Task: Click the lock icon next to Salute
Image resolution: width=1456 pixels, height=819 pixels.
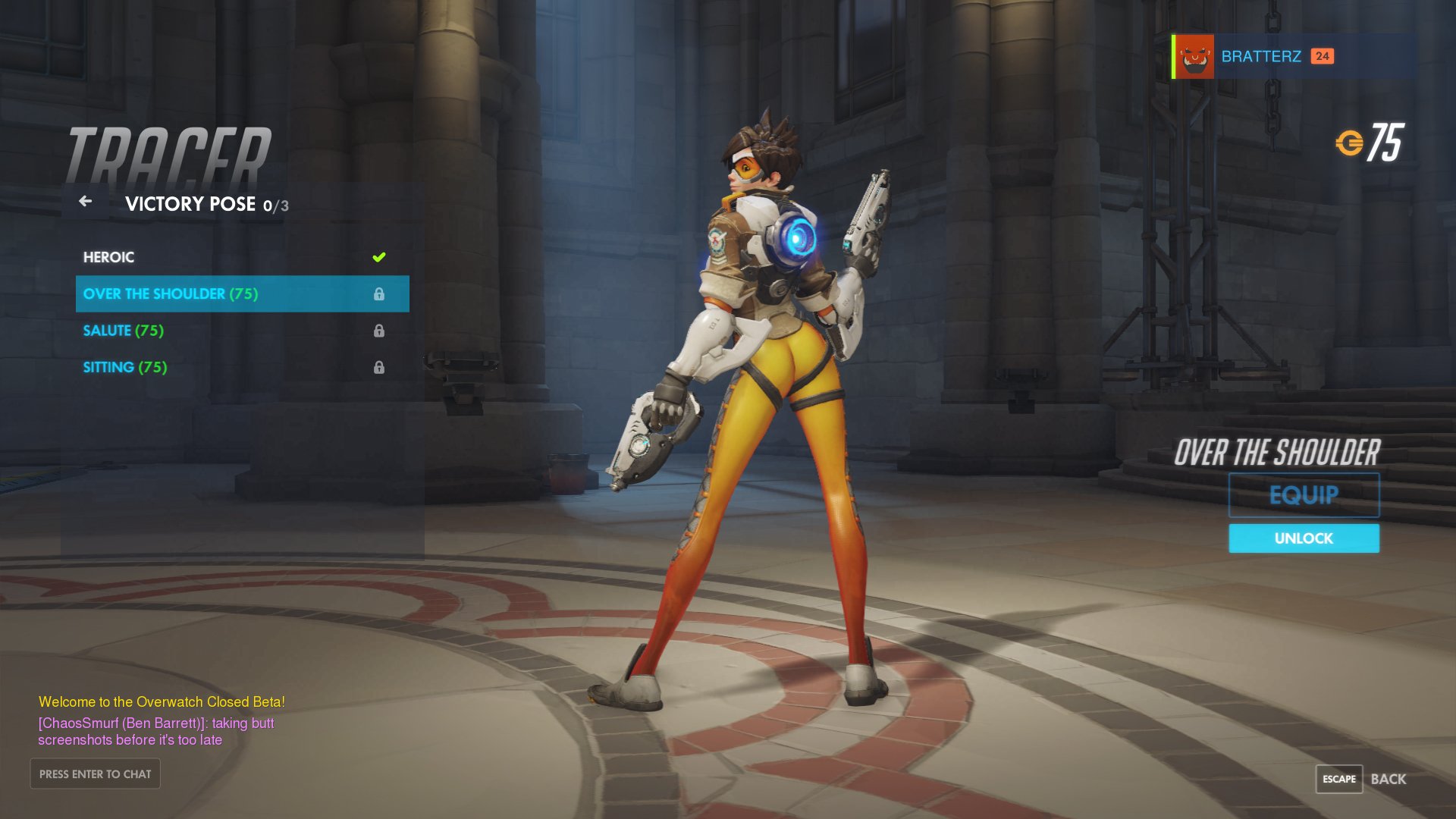Action: click(x=379, y=330)
